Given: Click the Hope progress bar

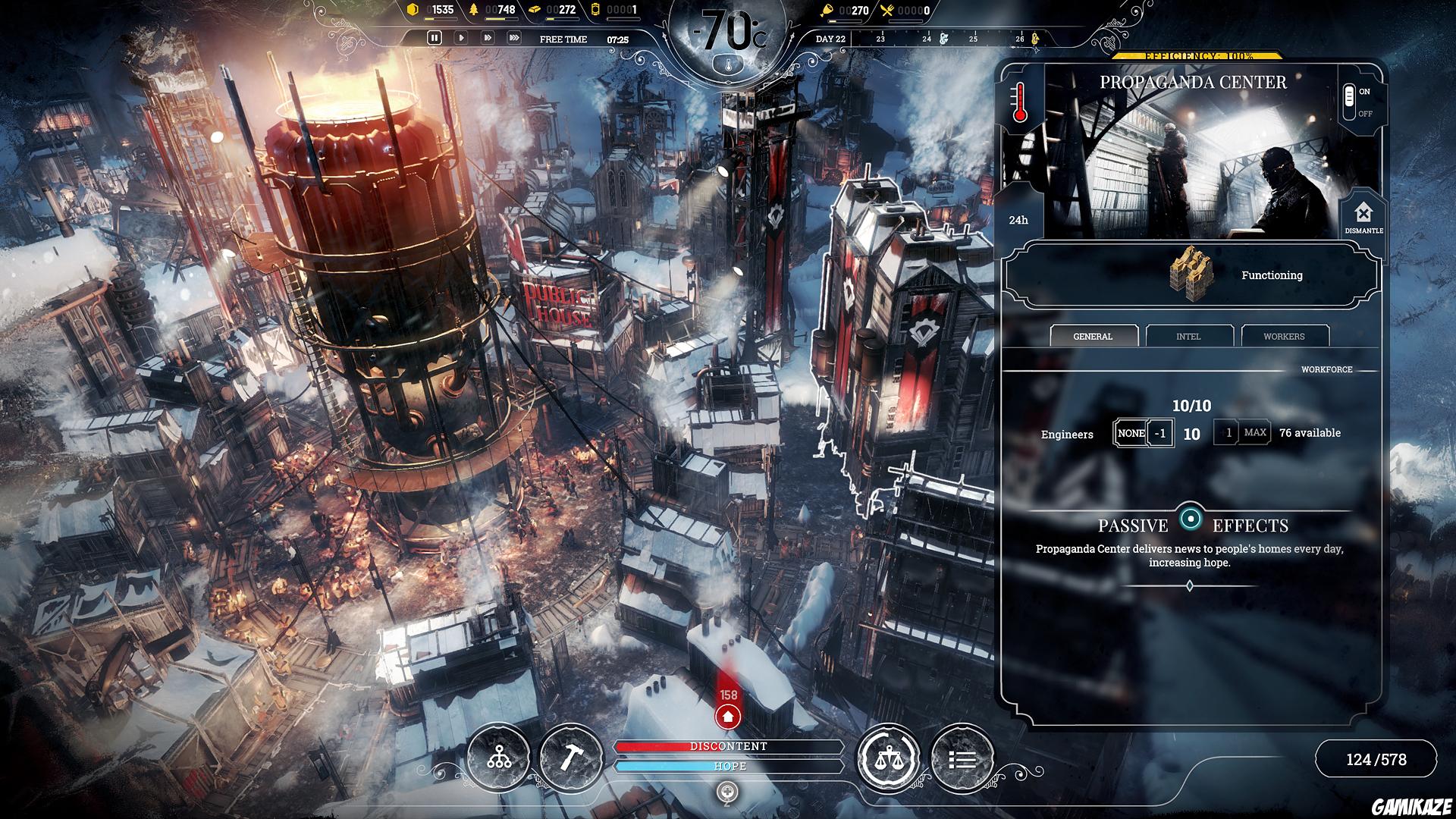Looking at the screenshot, I should coord(730,767).
